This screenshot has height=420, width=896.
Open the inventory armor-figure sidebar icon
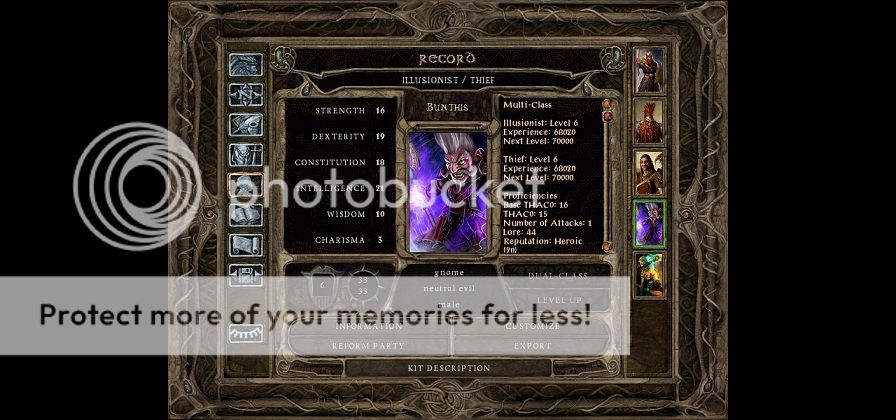click(x=245, y=155)
